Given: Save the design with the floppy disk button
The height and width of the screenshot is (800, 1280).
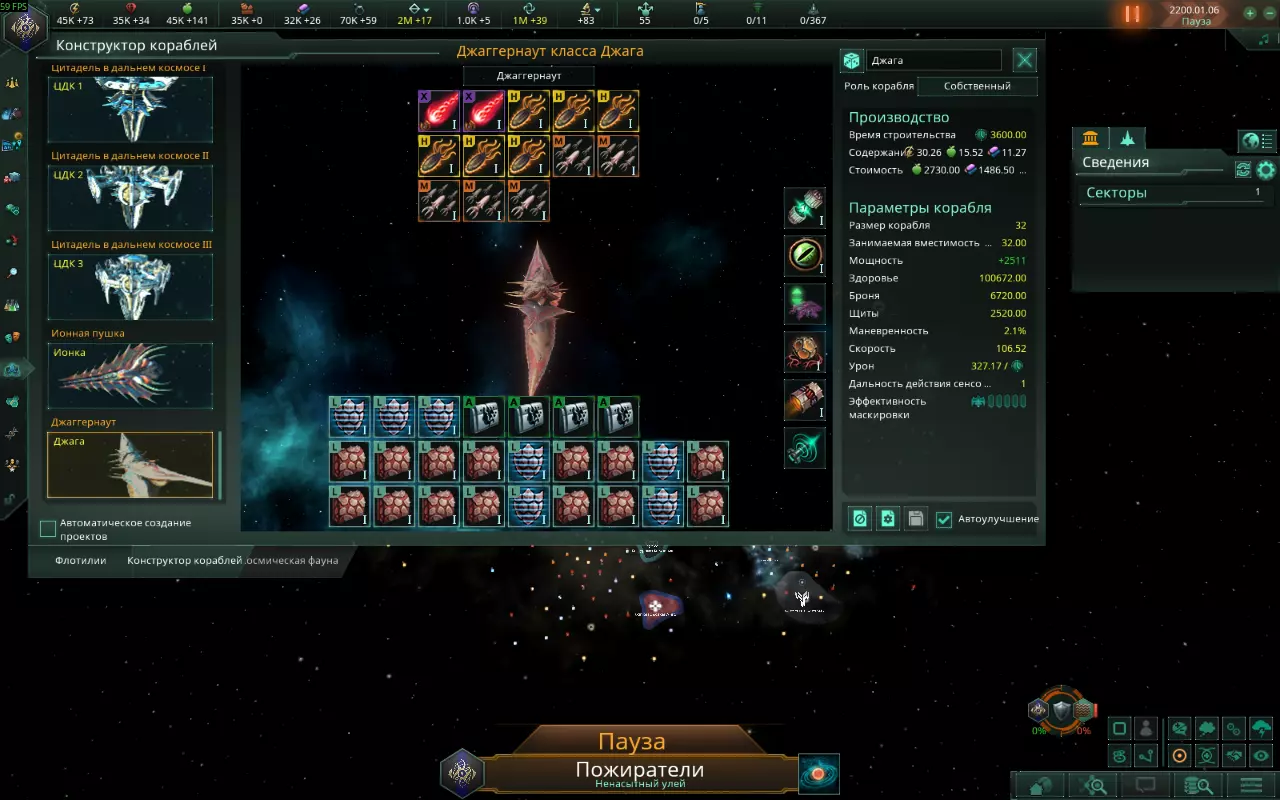Looking at the screenshot, I should 915,519.
